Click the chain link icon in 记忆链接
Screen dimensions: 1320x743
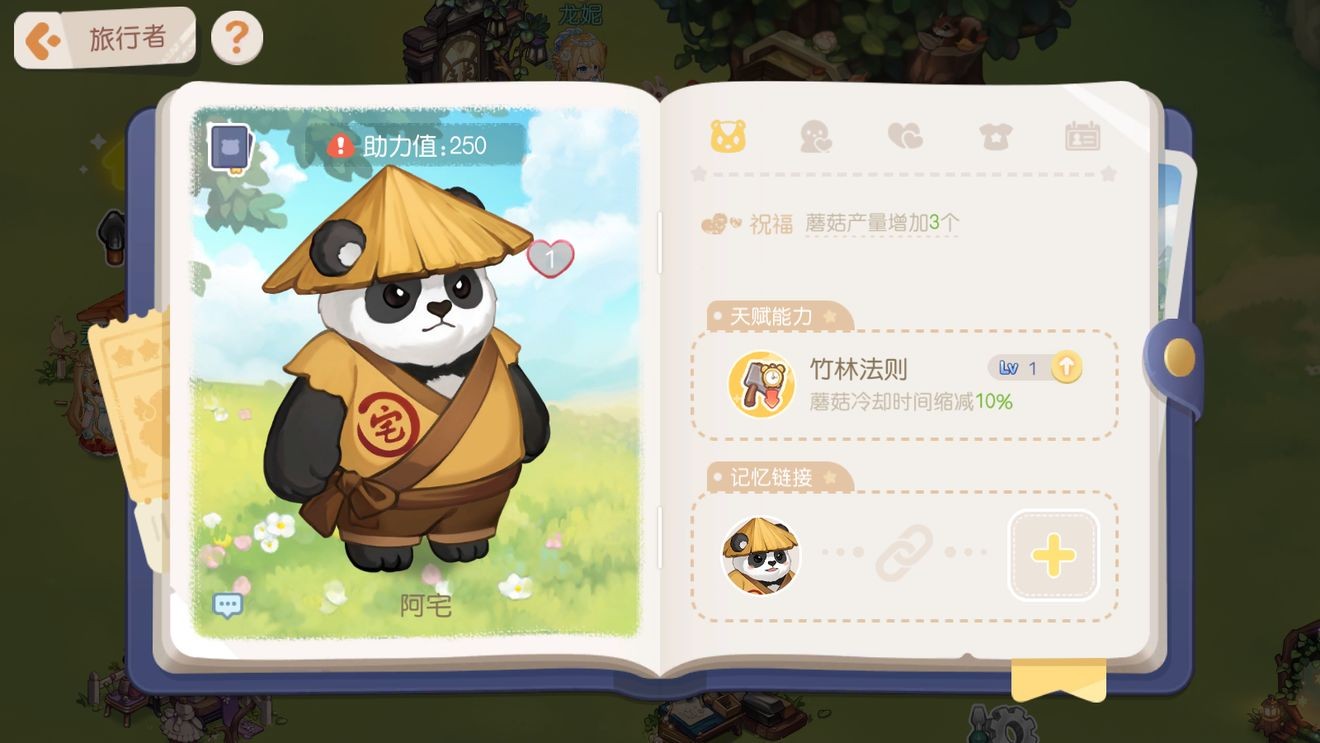[x=905, y=553]
